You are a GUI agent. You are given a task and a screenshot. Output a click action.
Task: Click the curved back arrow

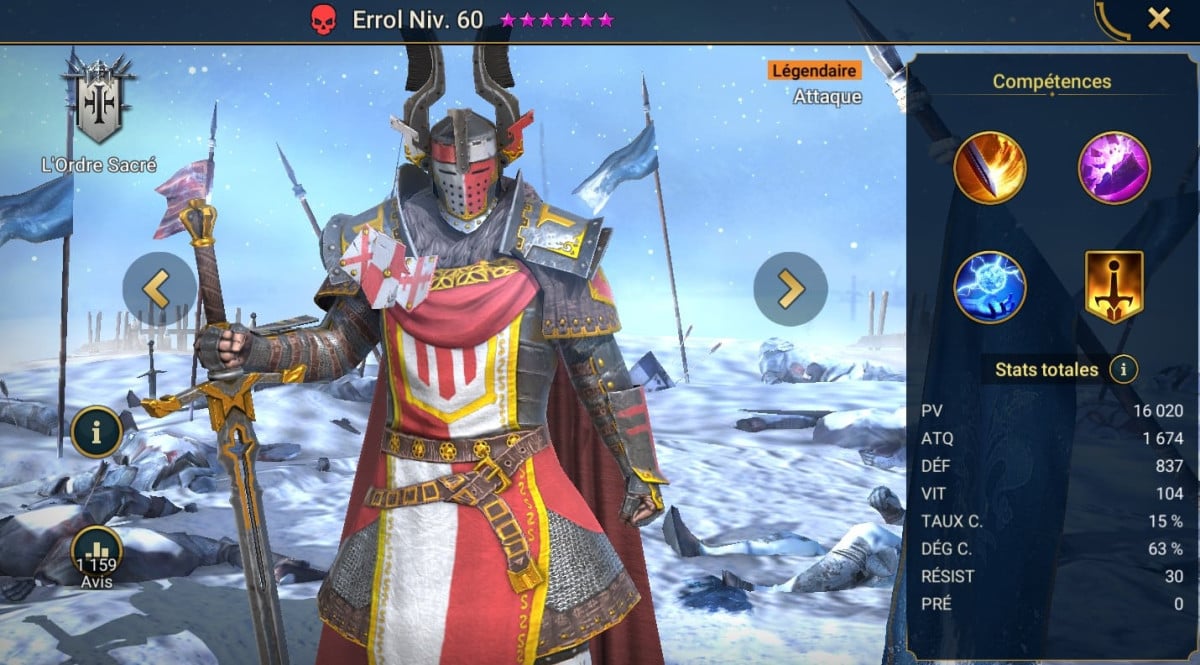pos(1112,20)
